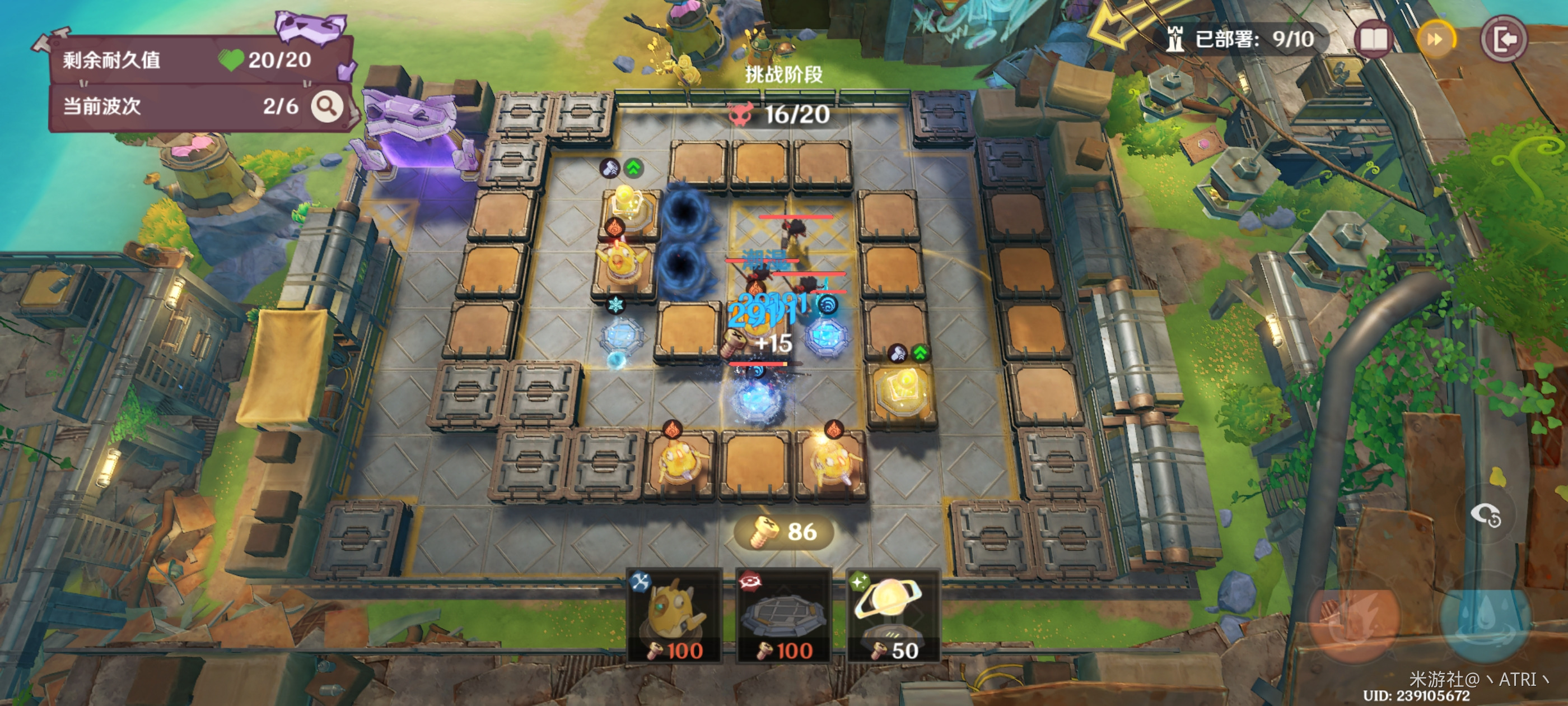Open the wave details magnifier
The image size is (1568, 706).
click(x=327, y=106)
